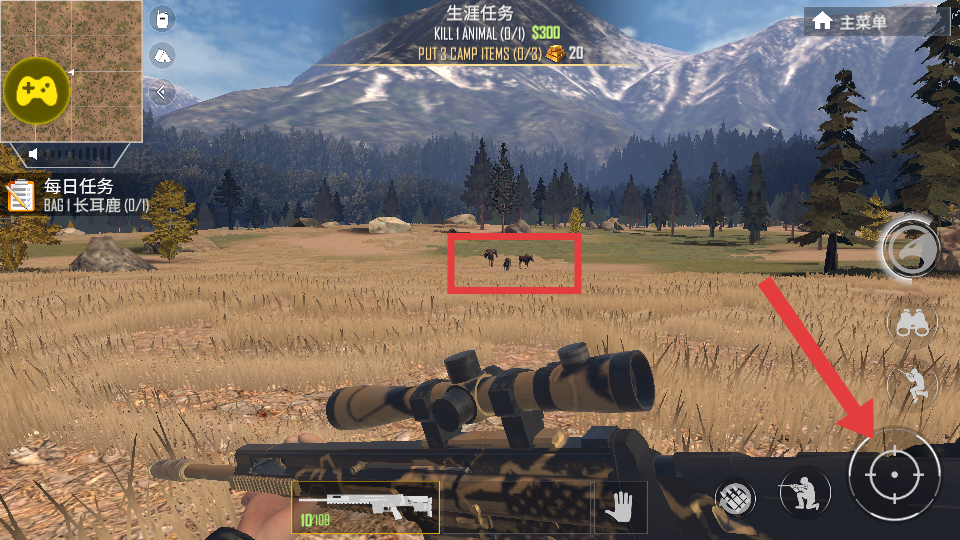Use the binoculars
960x540 pixels.
(x=911, y=323)
